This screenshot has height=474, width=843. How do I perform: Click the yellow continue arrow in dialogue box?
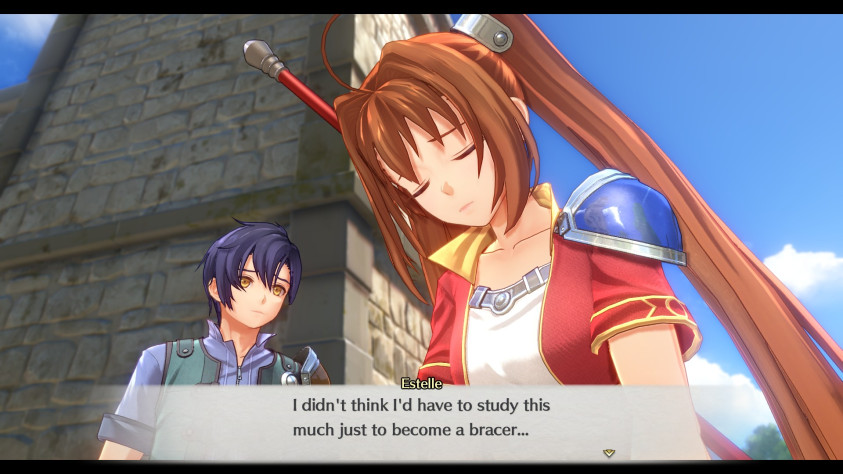[x=608, y=453]
